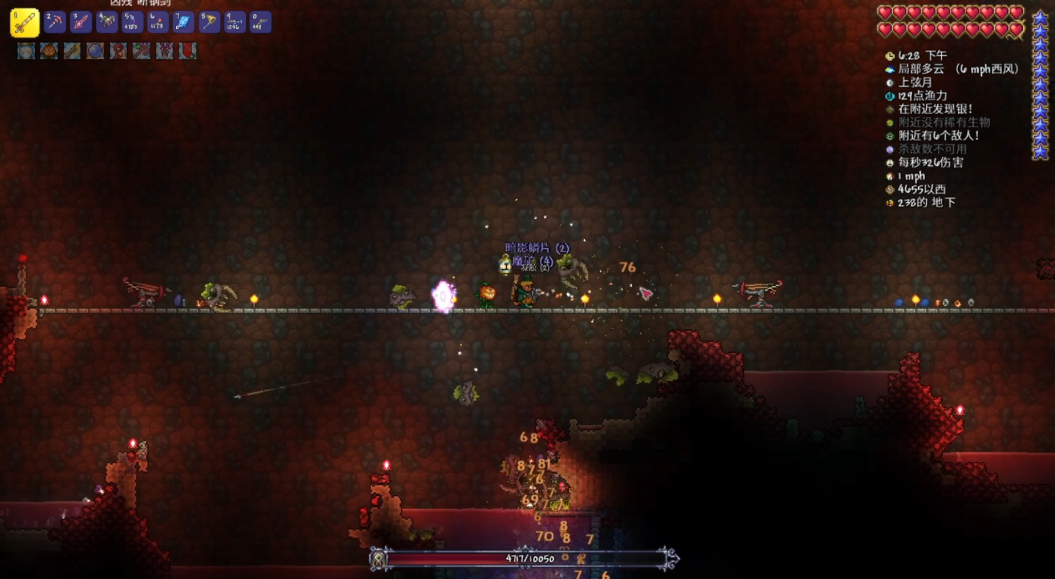
Task: Switch to the item in hotbar slot 0
Action: pos(260,21)
